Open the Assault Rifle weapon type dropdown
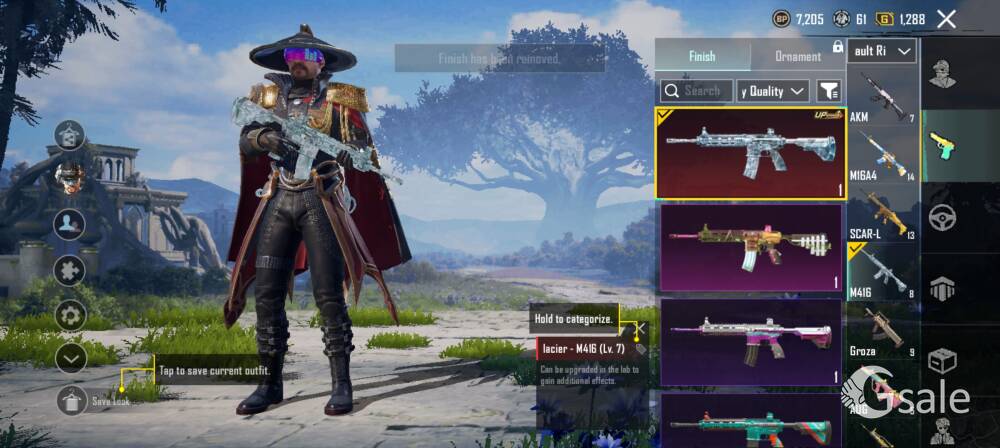The image size is (1000, 448). coord(882,51)
